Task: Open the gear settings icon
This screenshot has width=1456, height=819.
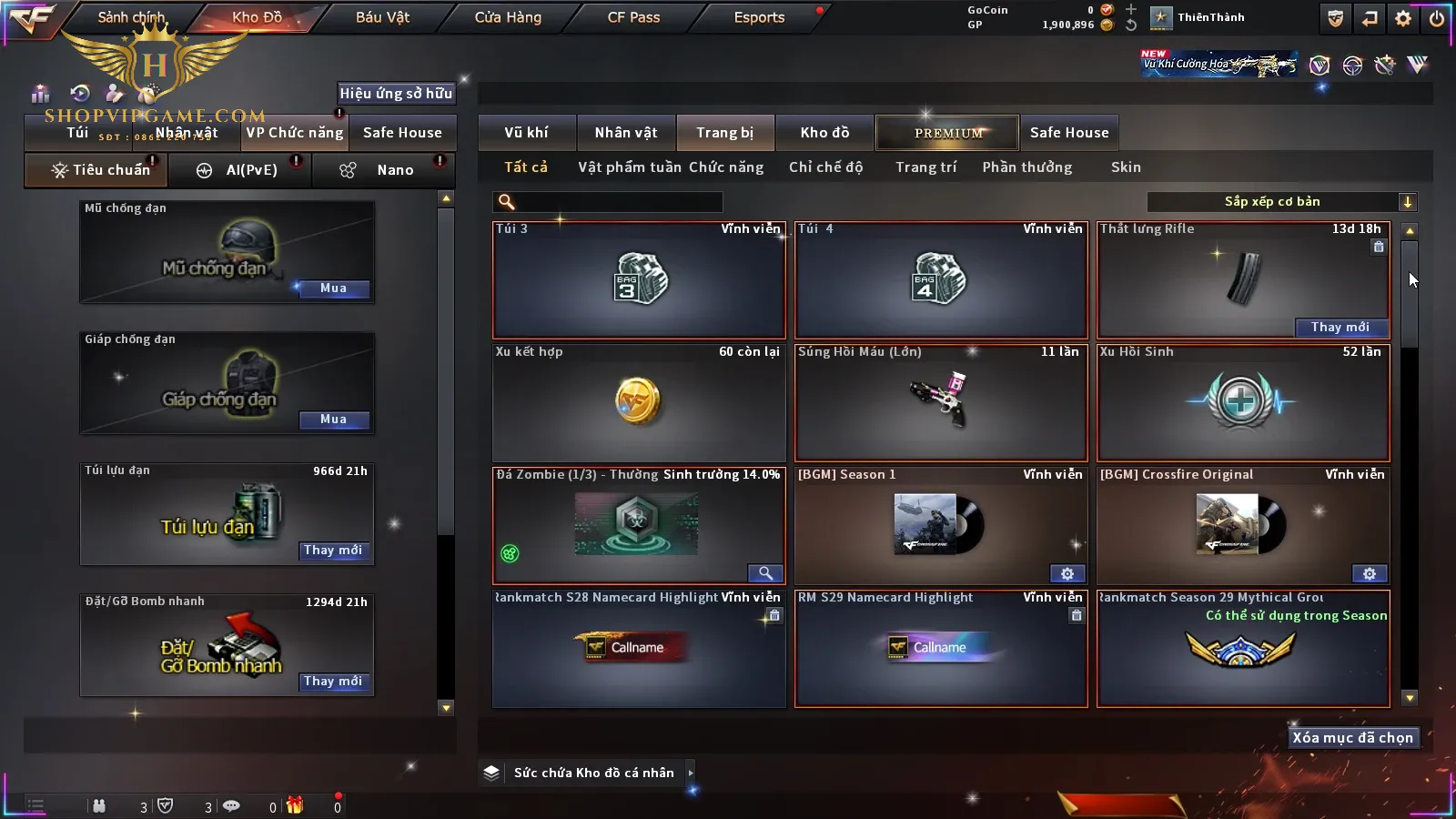Action: 1403,18
